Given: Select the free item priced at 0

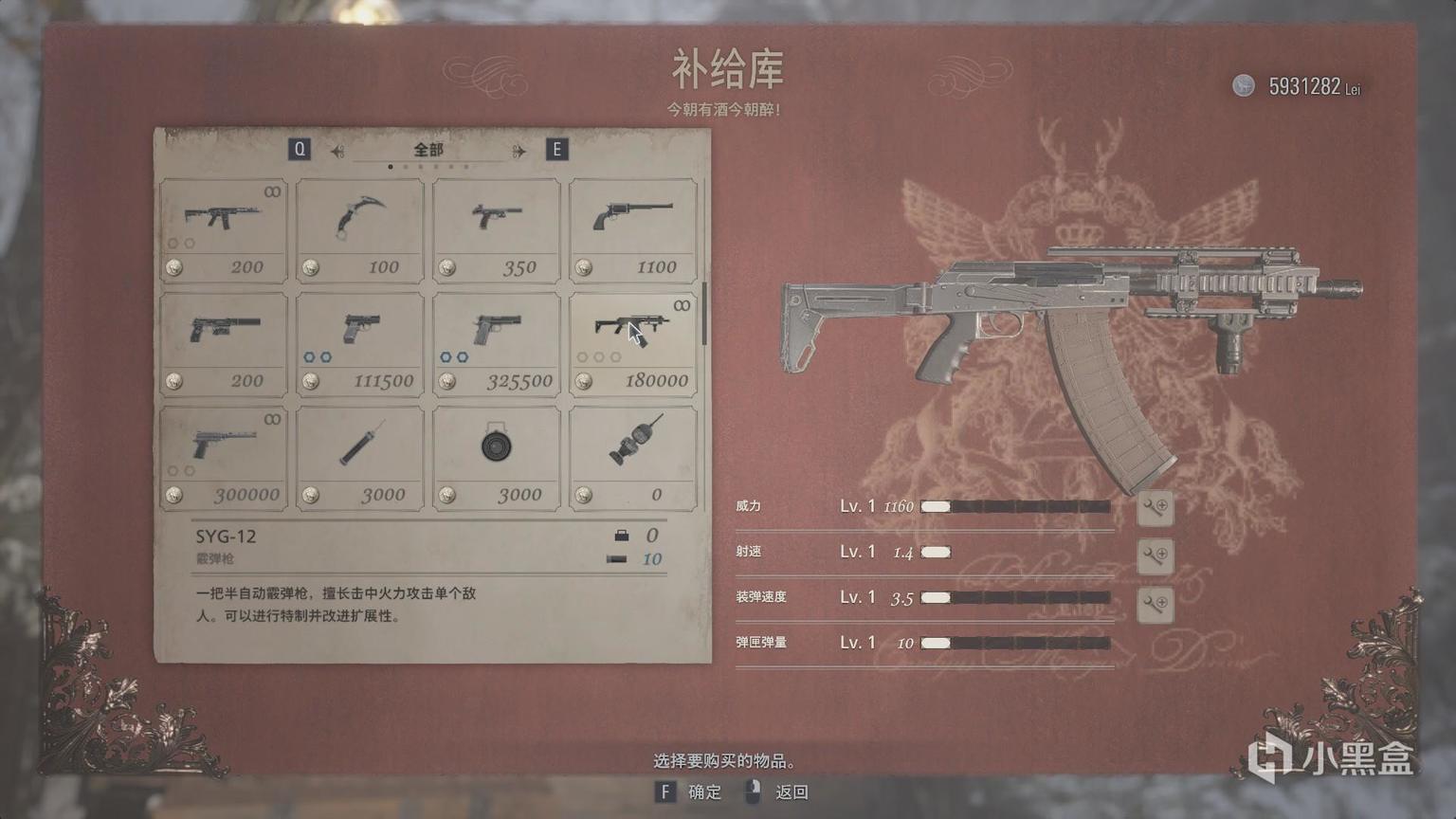Looking at the screenshot, I should coord(633,458).
